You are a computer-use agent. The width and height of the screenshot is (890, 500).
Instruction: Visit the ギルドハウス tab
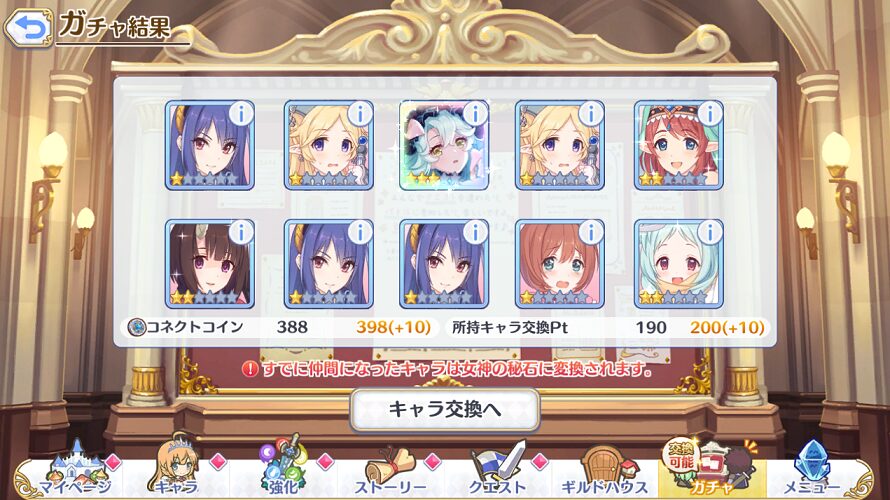(606, 473)
